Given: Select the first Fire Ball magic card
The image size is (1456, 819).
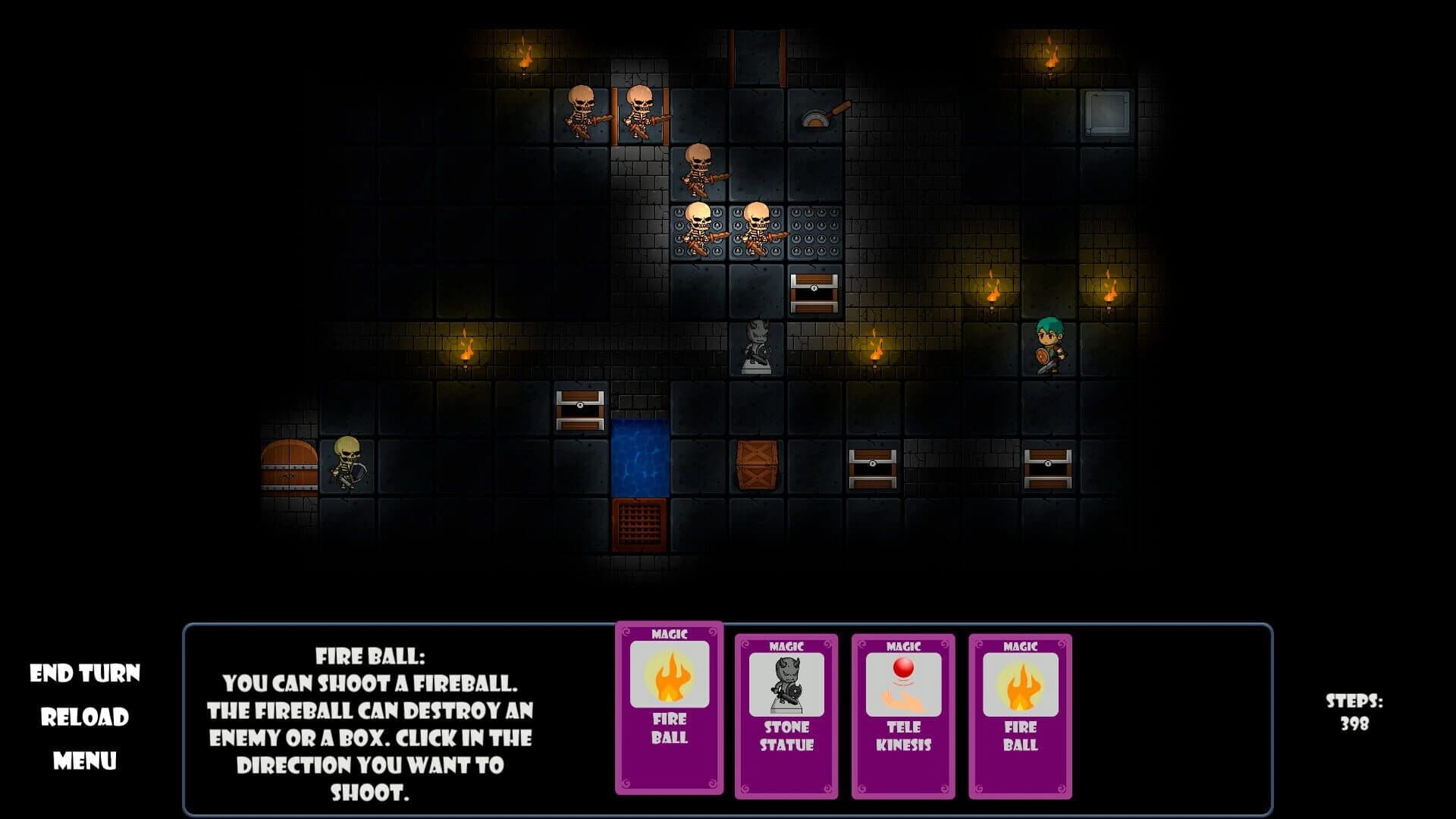Looking at the screenshot, I should [670, 709].
